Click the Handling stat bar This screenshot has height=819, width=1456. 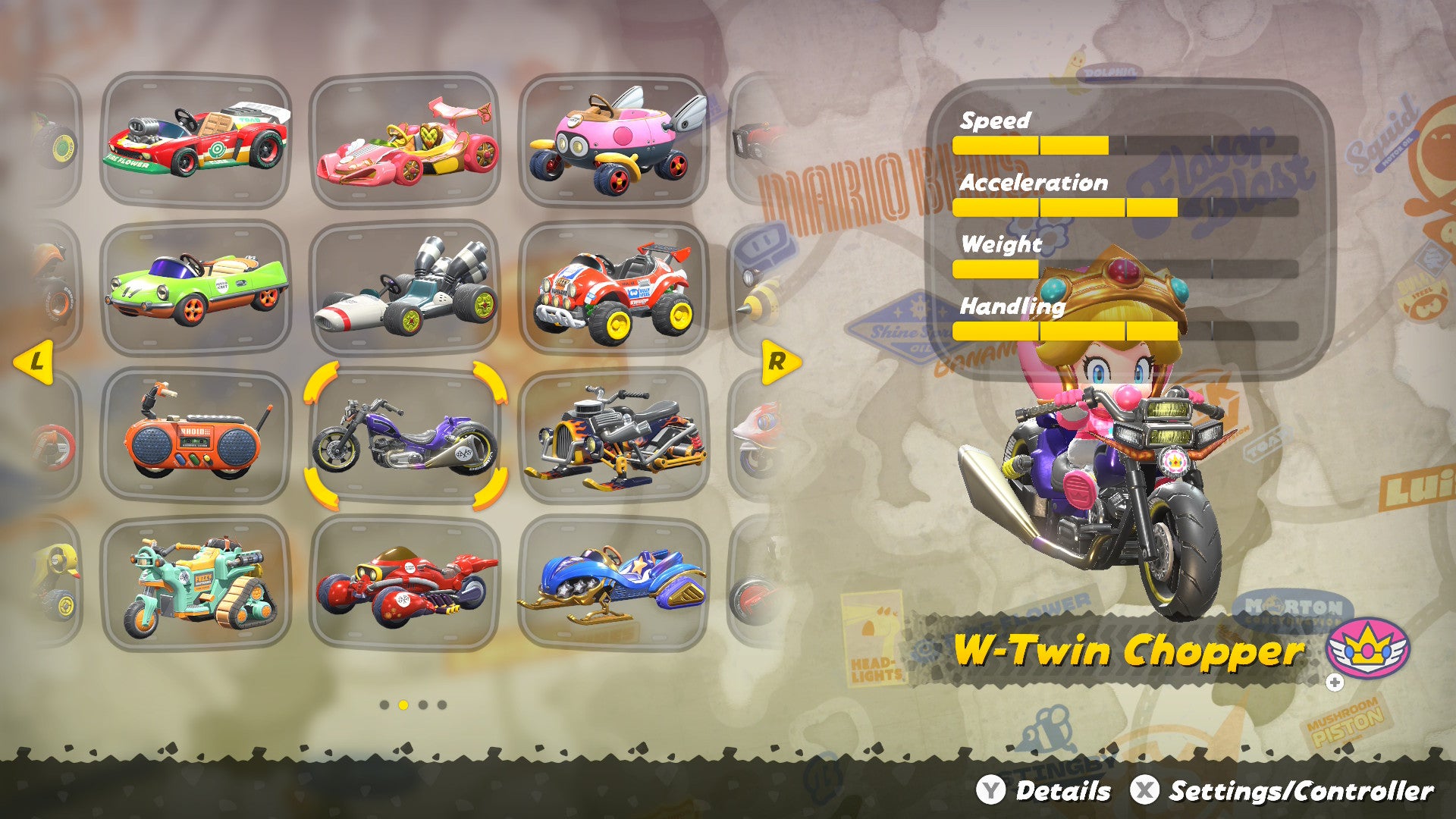click(1062, 331)
